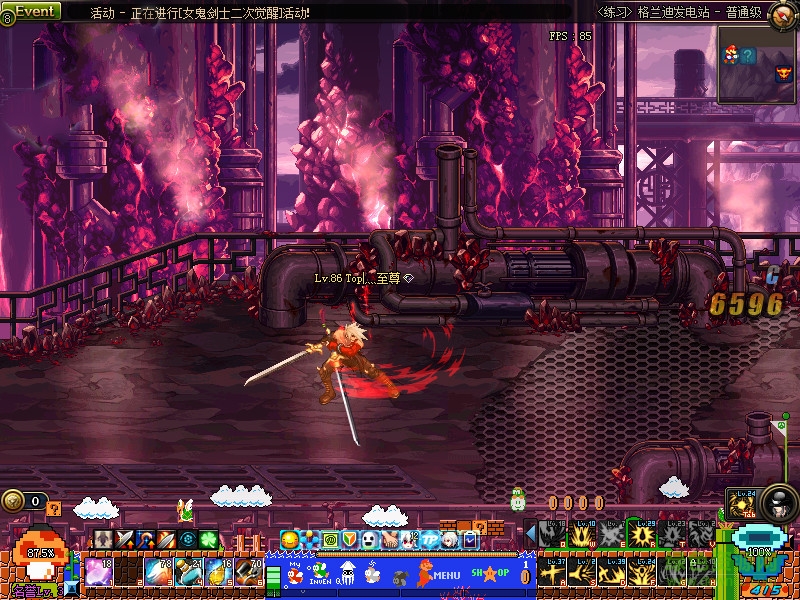Screen dimensions: 800x600
Task: Click the dungeon minimap
Action: 757,64
